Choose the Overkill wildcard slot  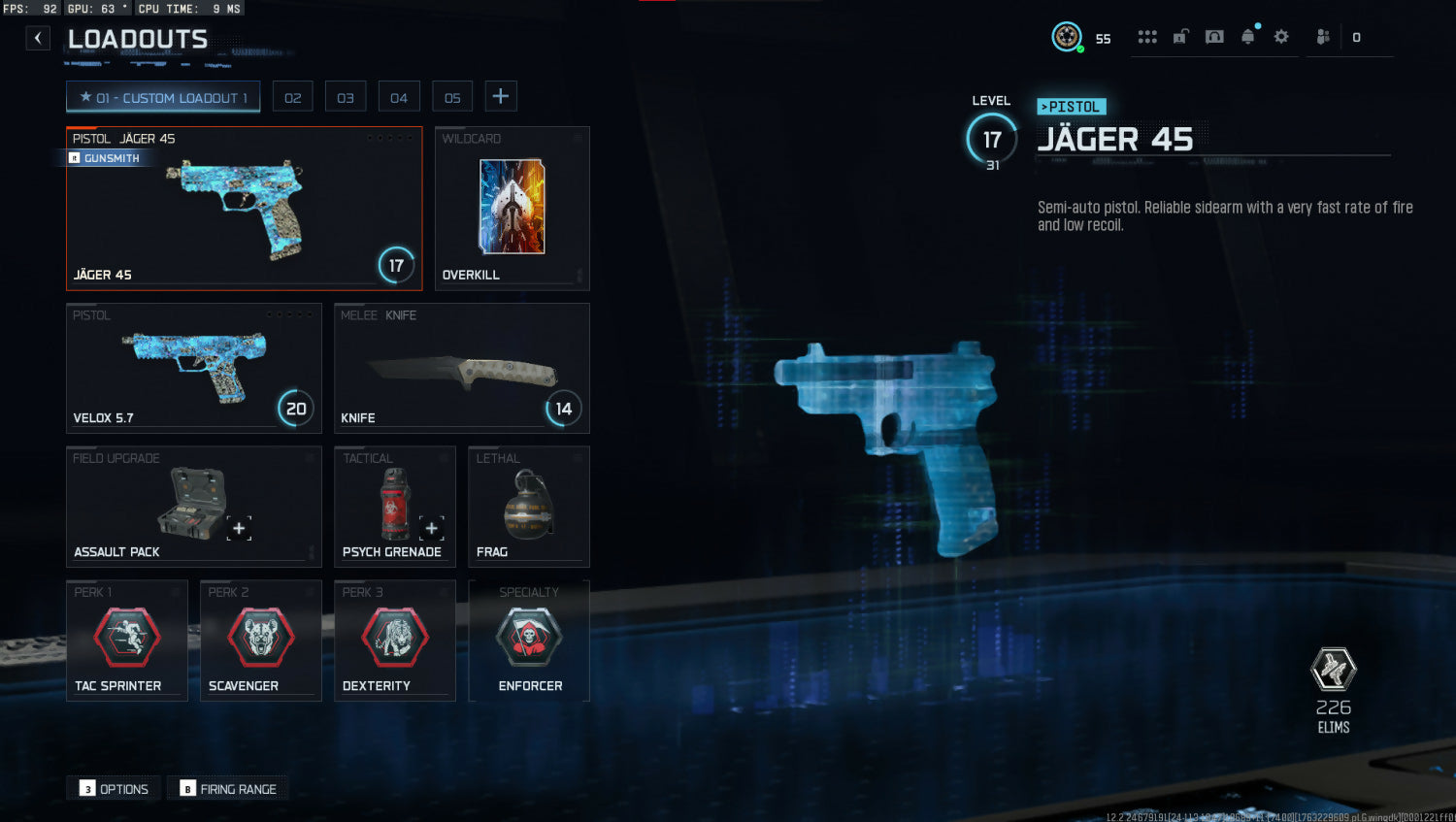pyautogui.click(x=512, y=209)
